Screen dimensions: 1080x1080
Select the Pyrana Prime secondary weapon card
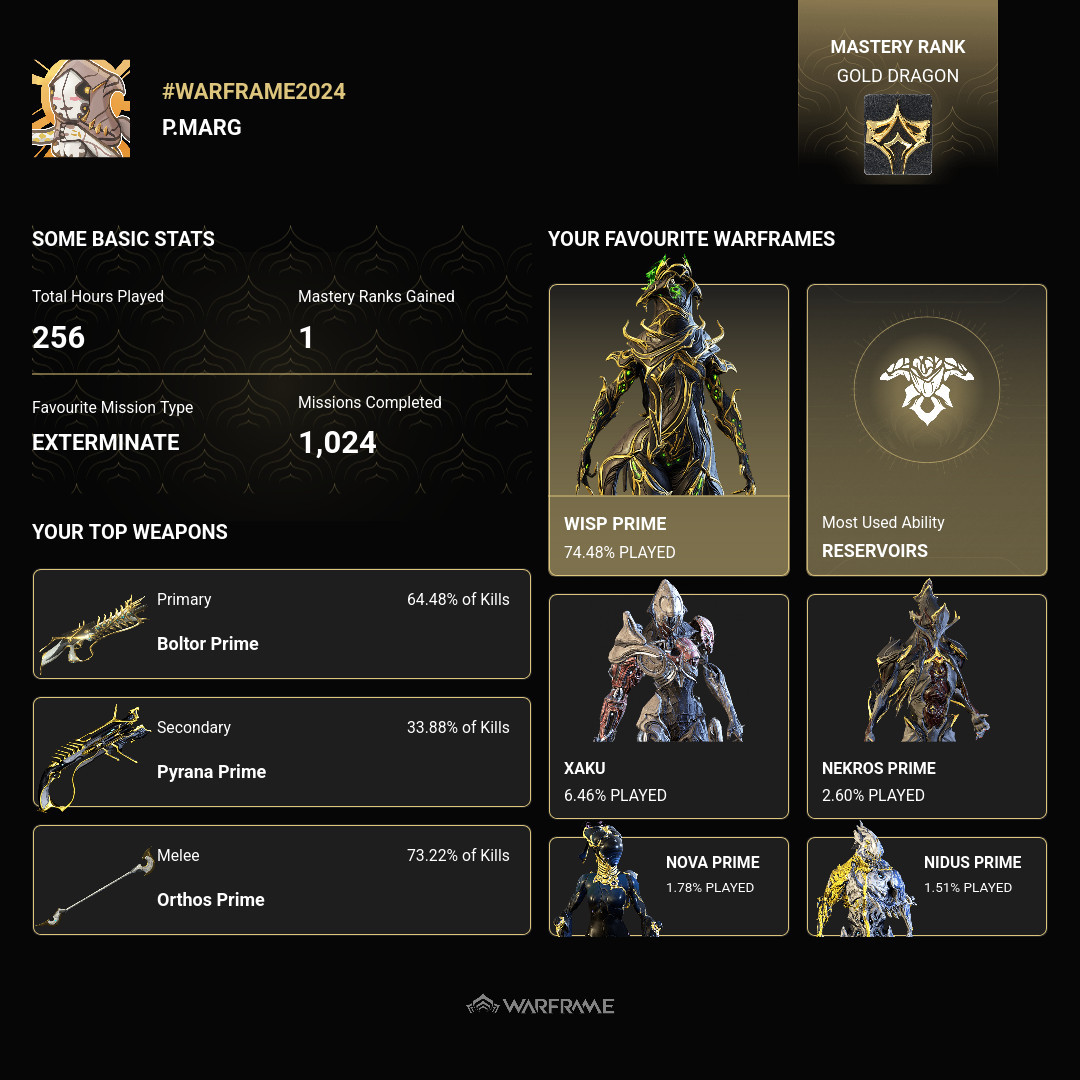point(281,752)
